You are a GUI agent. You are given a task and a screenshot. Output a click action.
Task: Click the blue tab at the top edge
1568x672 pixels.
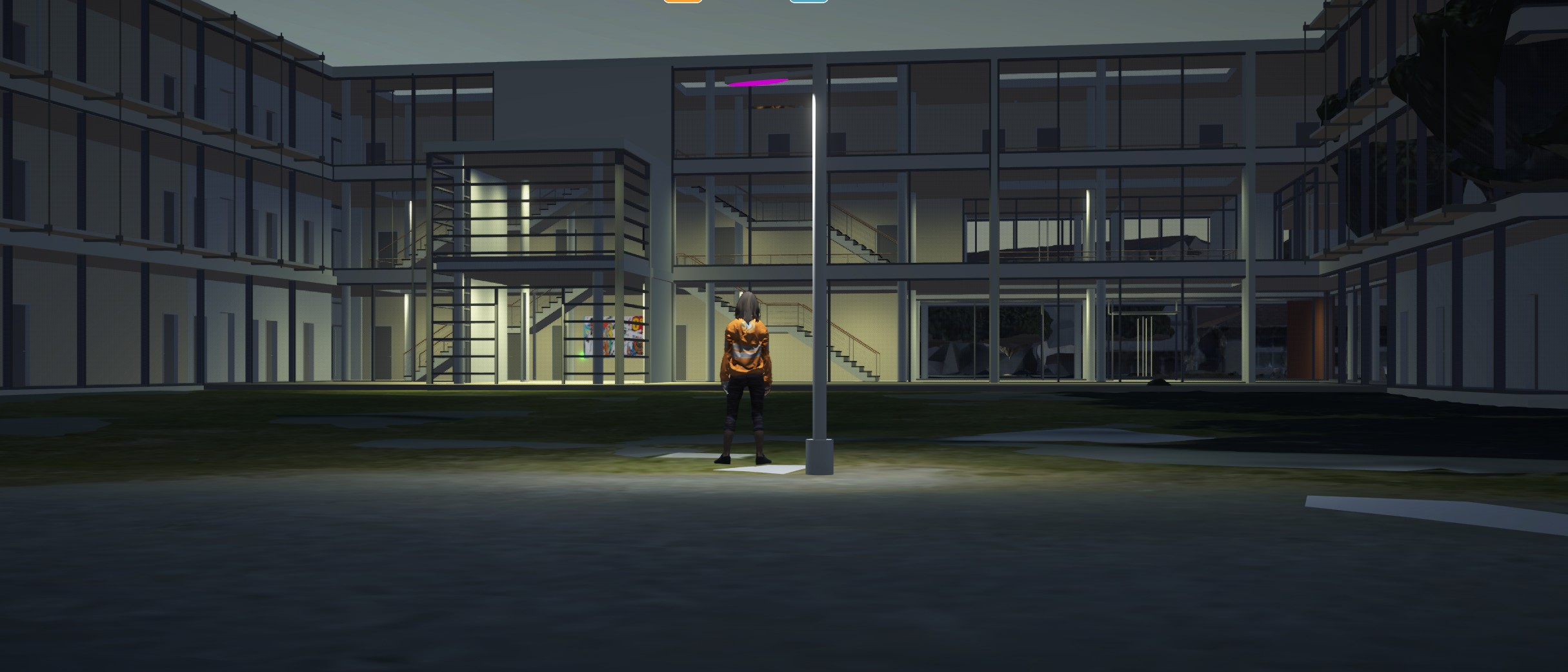(809, 1)
